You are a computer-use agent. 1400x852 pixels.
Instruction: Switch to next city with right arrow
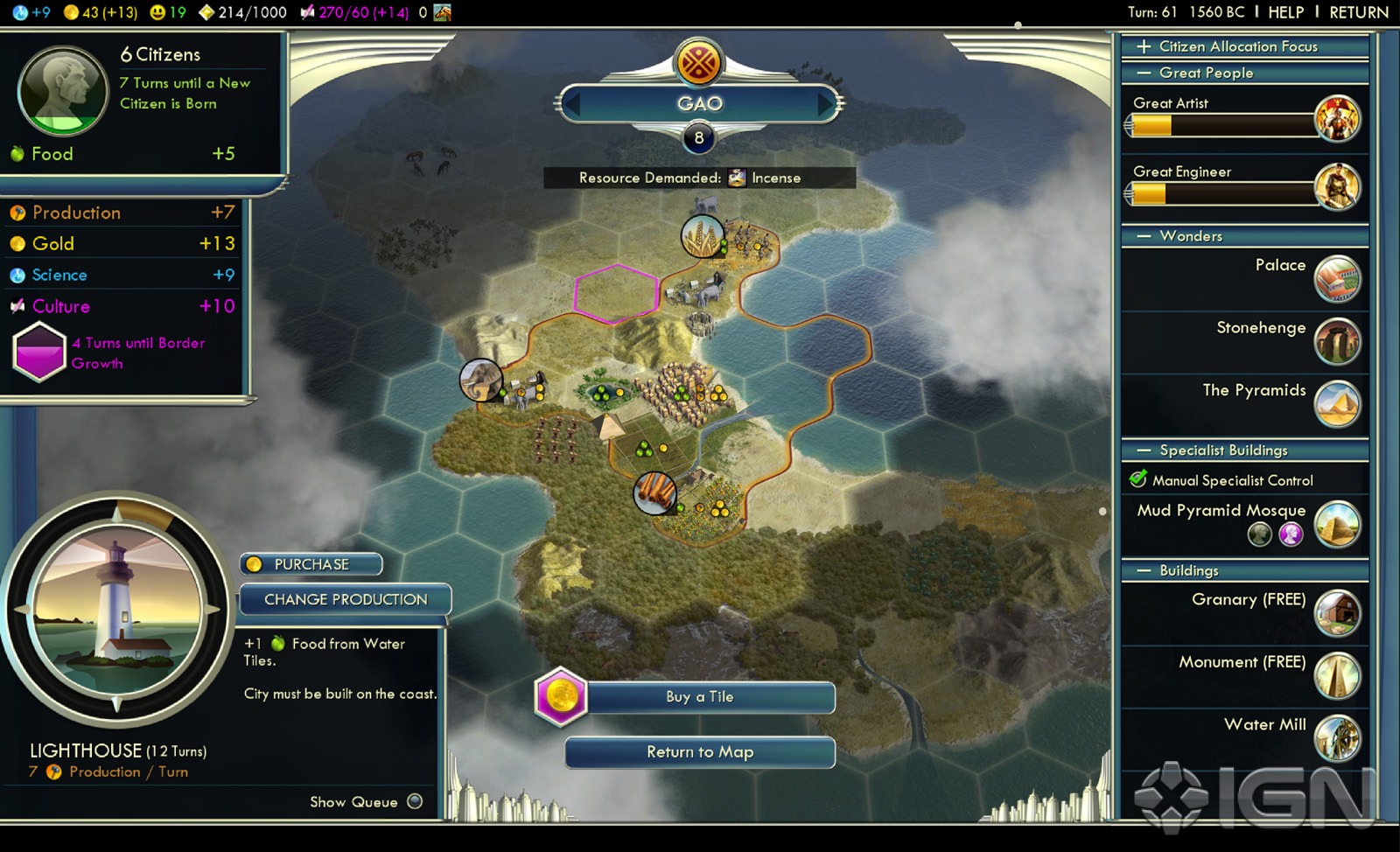tap(825, 105)
